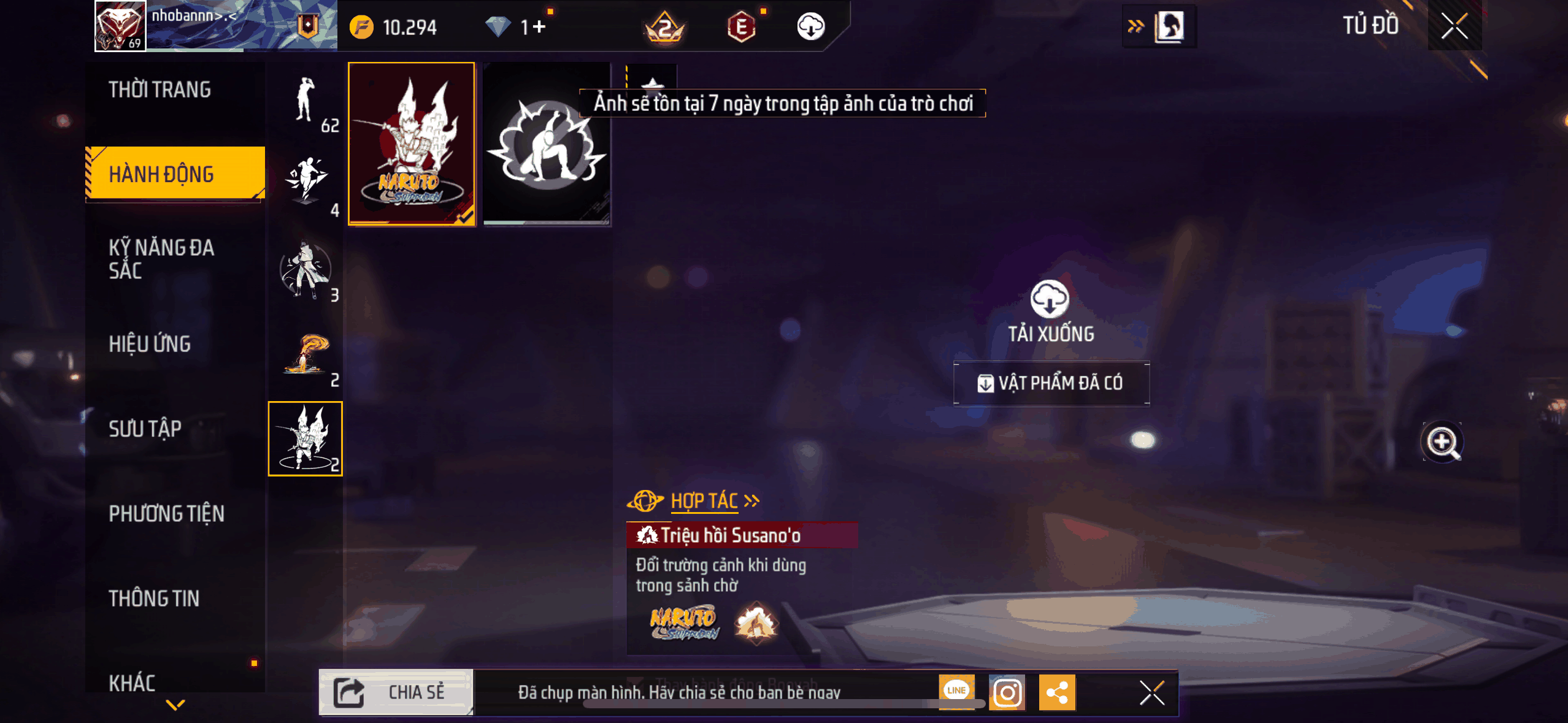Share screenshot via LINE
1568x723 pixels.
956,692
